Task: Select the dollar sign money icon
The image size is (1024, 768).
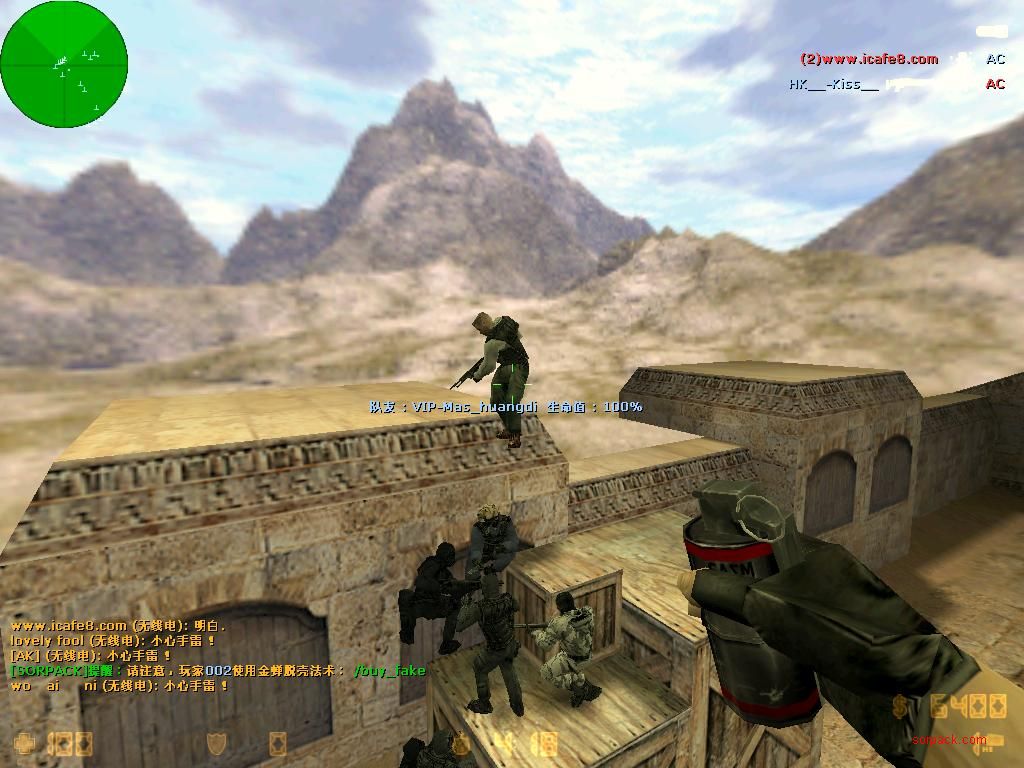Action: point(900,707)
